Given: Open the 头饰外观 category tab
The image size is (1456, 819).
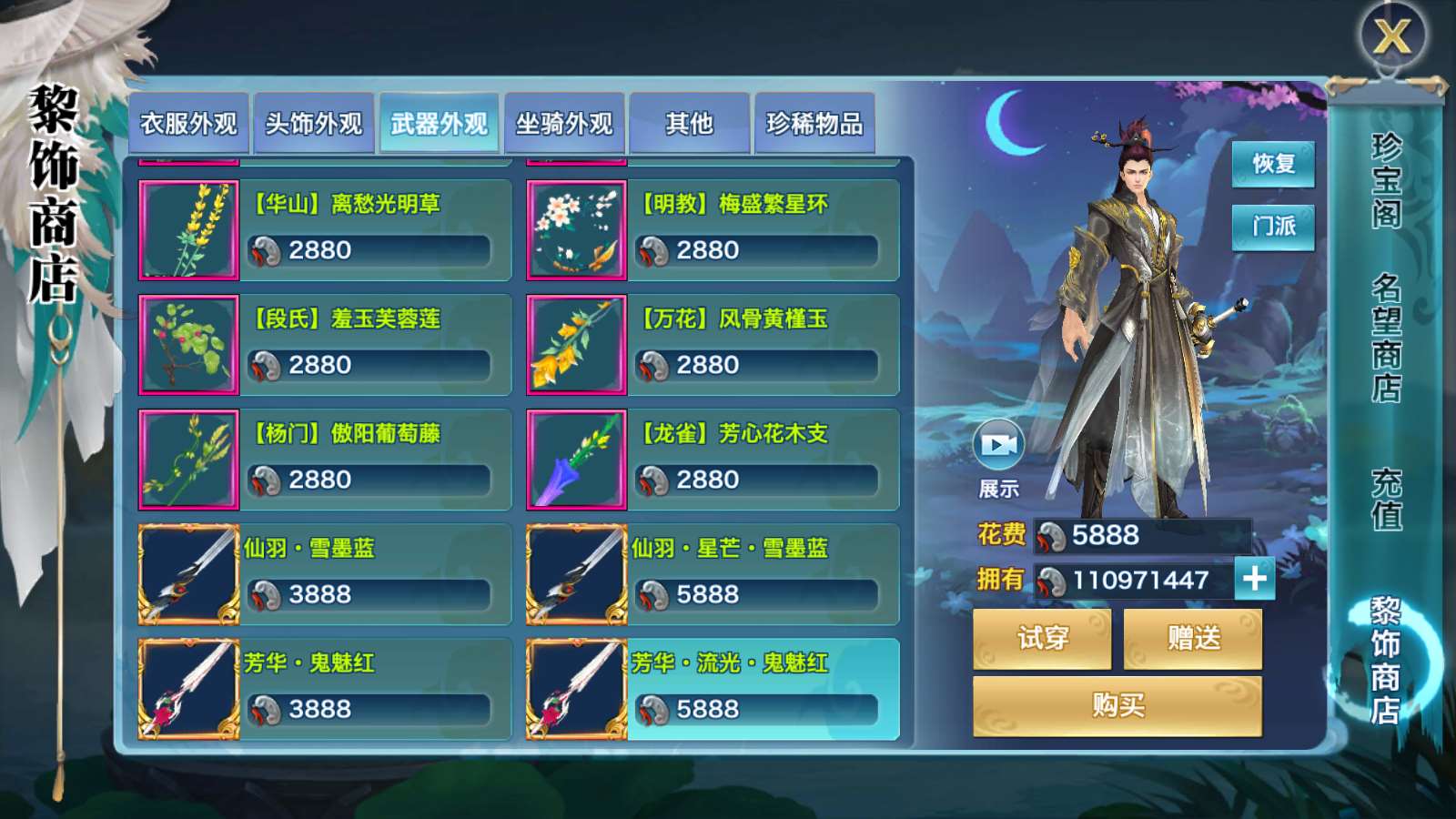Looking at the screenshot, I should pos(314,124).
